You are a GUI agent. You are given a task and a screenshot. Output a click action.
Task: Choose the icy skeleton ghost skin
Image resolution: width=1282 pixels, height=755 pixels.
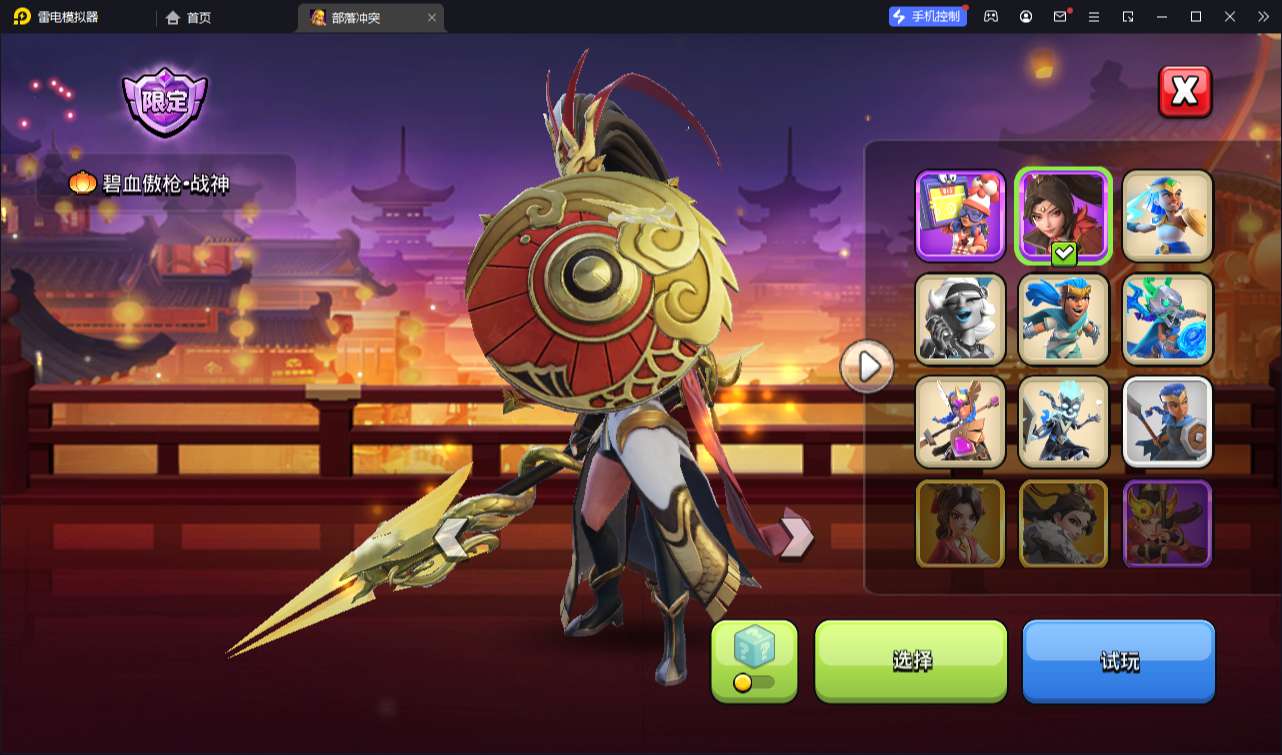click(x=1063, y=422)
